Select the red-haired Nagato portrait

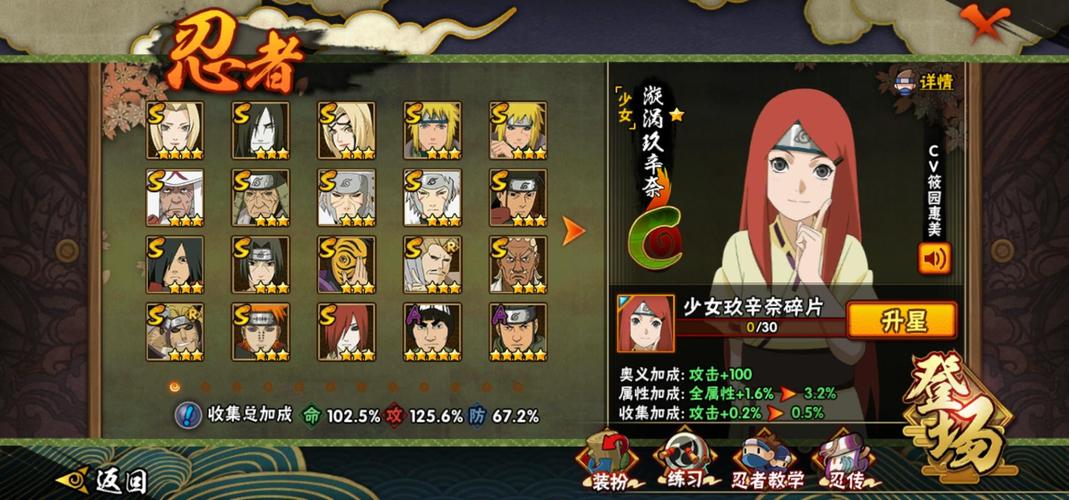pyautogui.click(x=346, y=331)
